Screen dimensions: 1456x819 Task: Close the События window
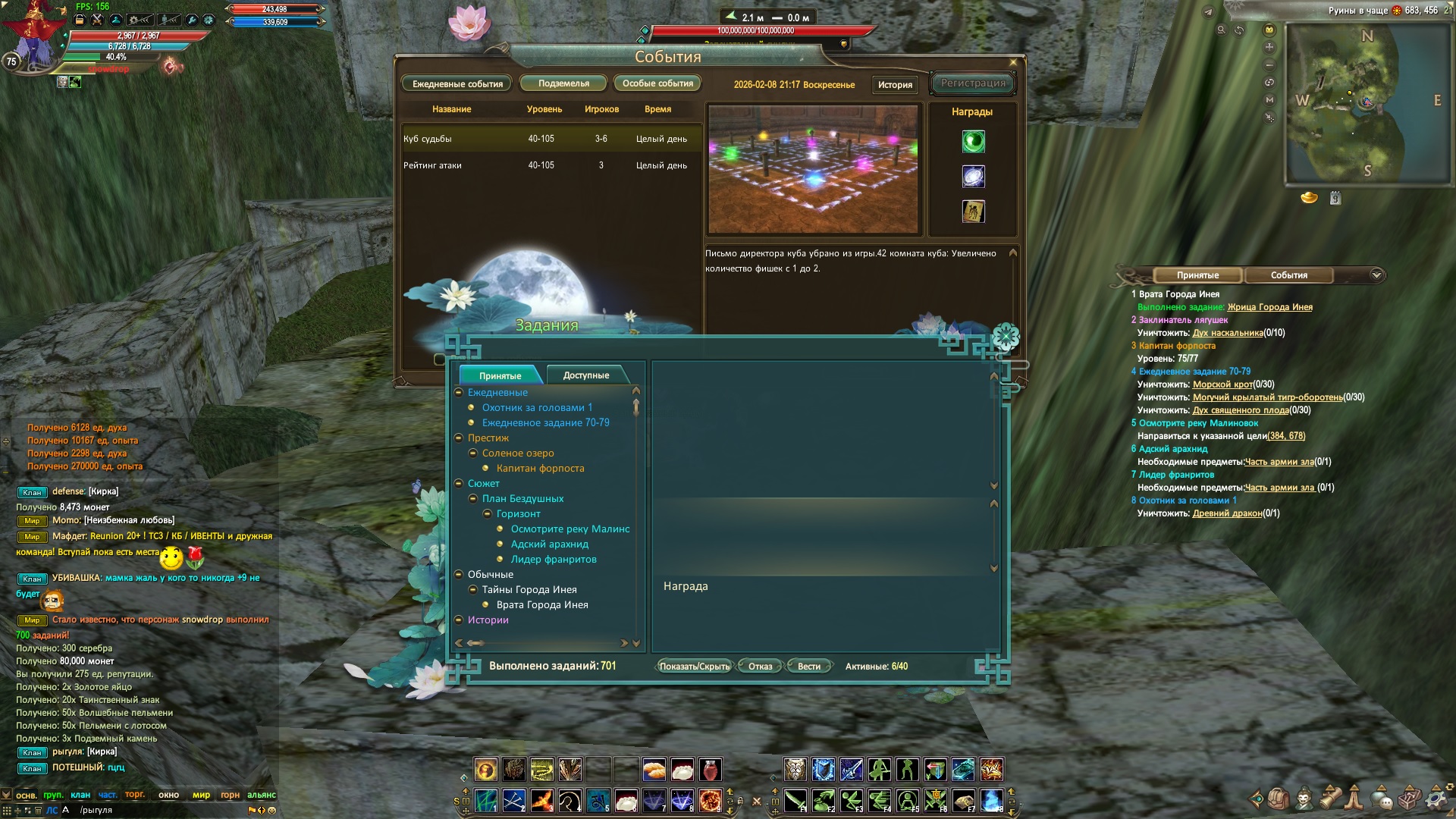coord(1013,62)
